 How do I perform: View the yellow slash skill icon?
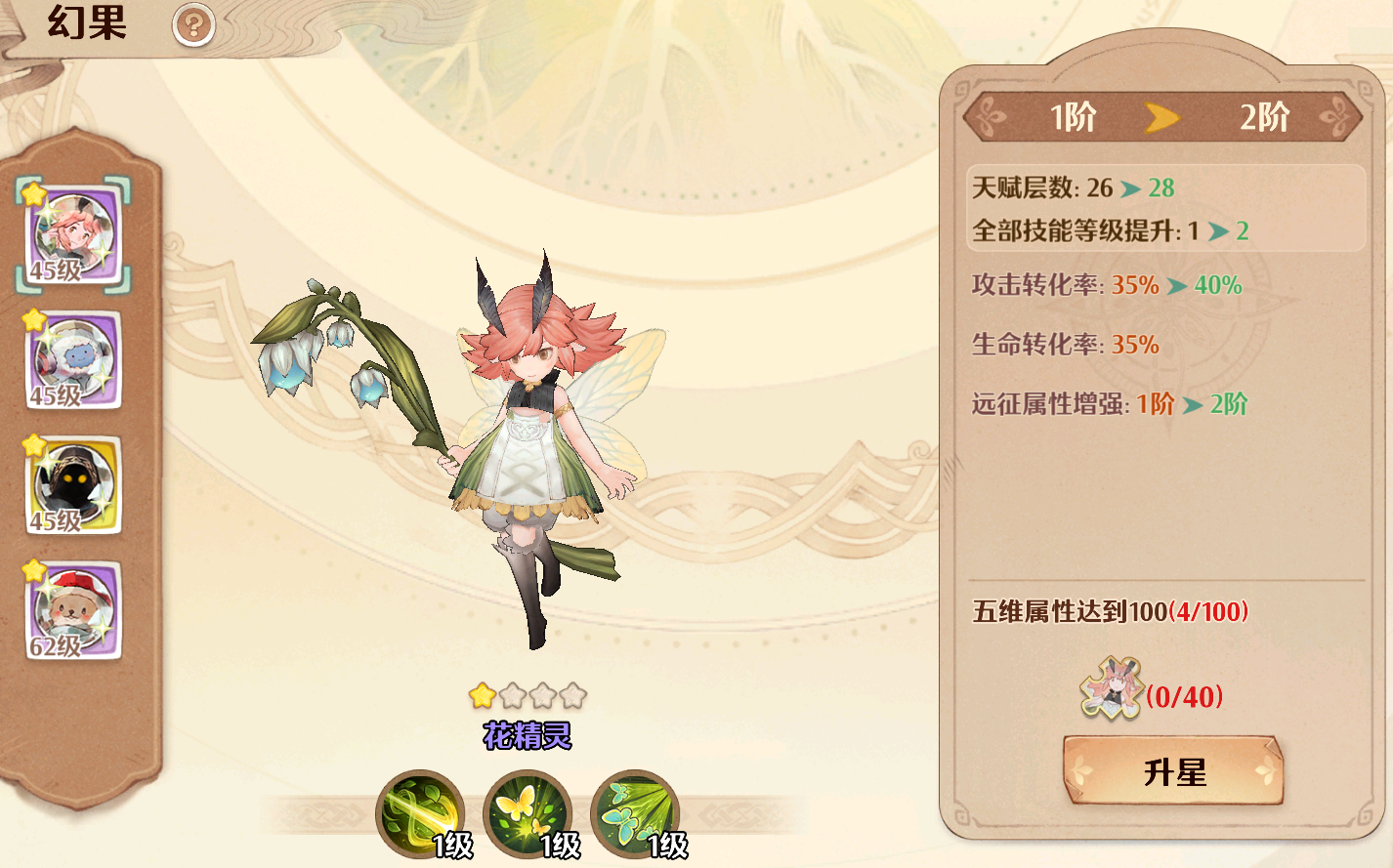[x=420, y=812]
